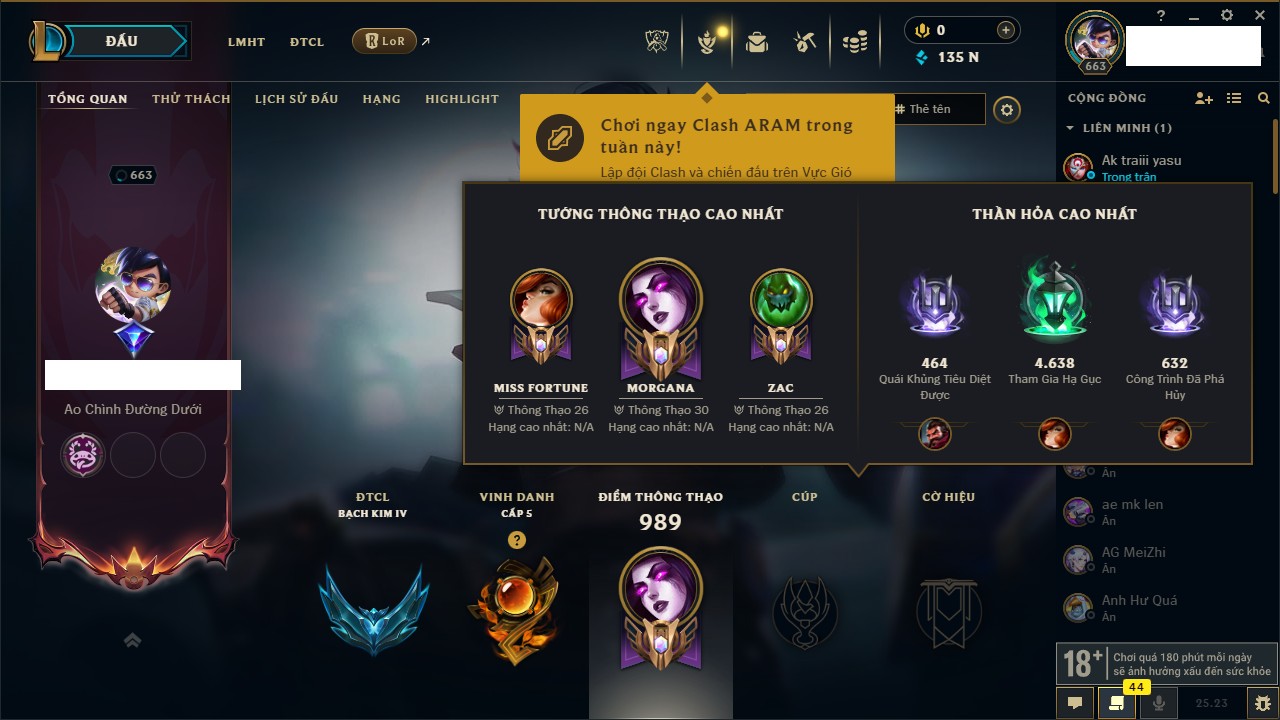Screen dimensions: 1280x720
Task: Launch the LoR link button
Action: point(384,41)
